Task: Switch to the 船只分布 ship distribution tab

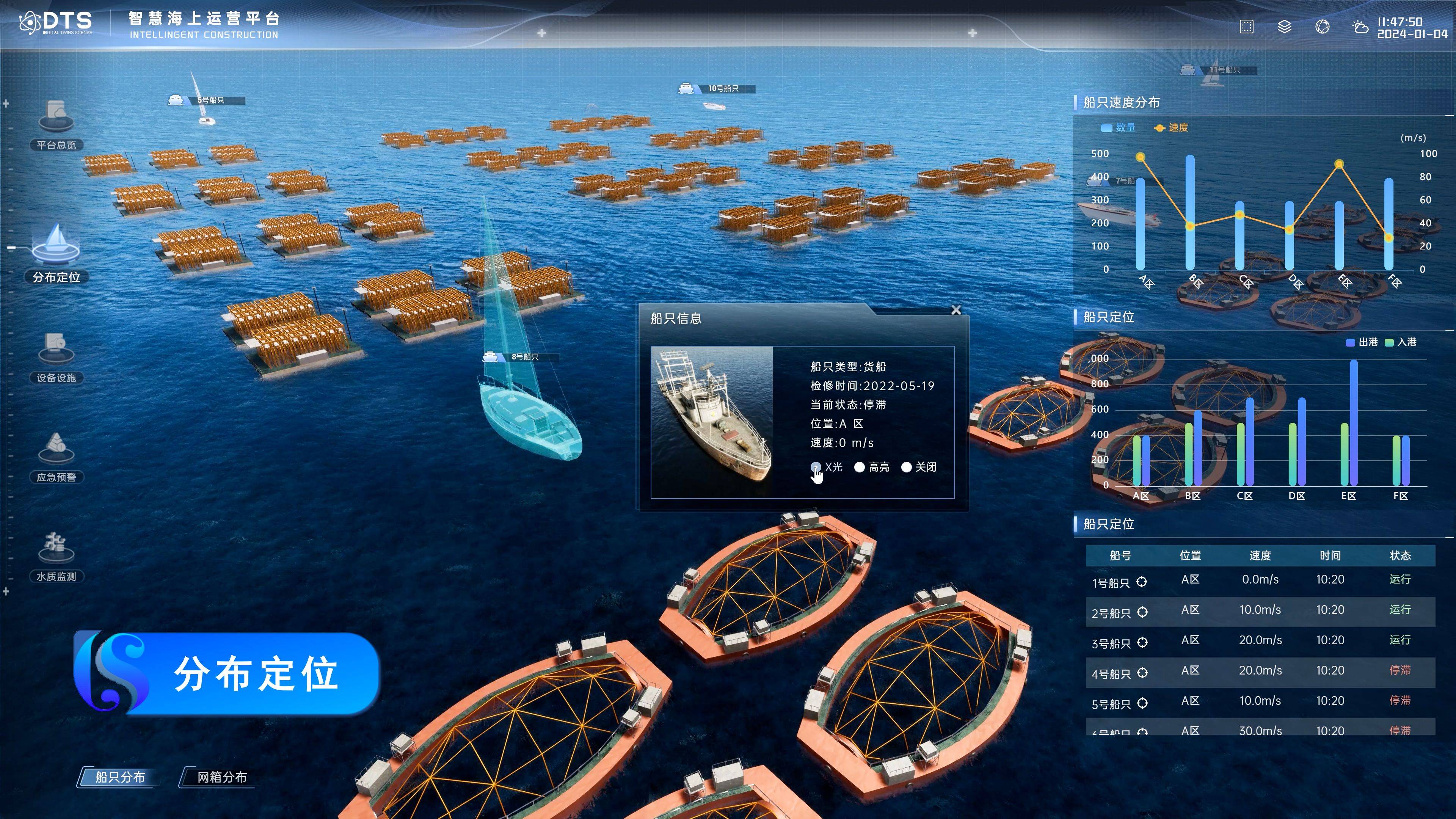Action: (x=120, y=777)
